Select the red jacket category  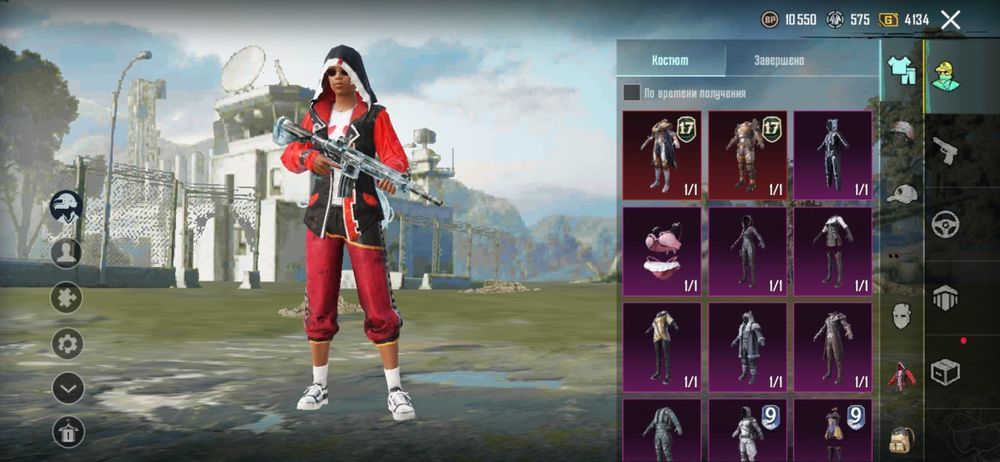click(x=902, y=377)
